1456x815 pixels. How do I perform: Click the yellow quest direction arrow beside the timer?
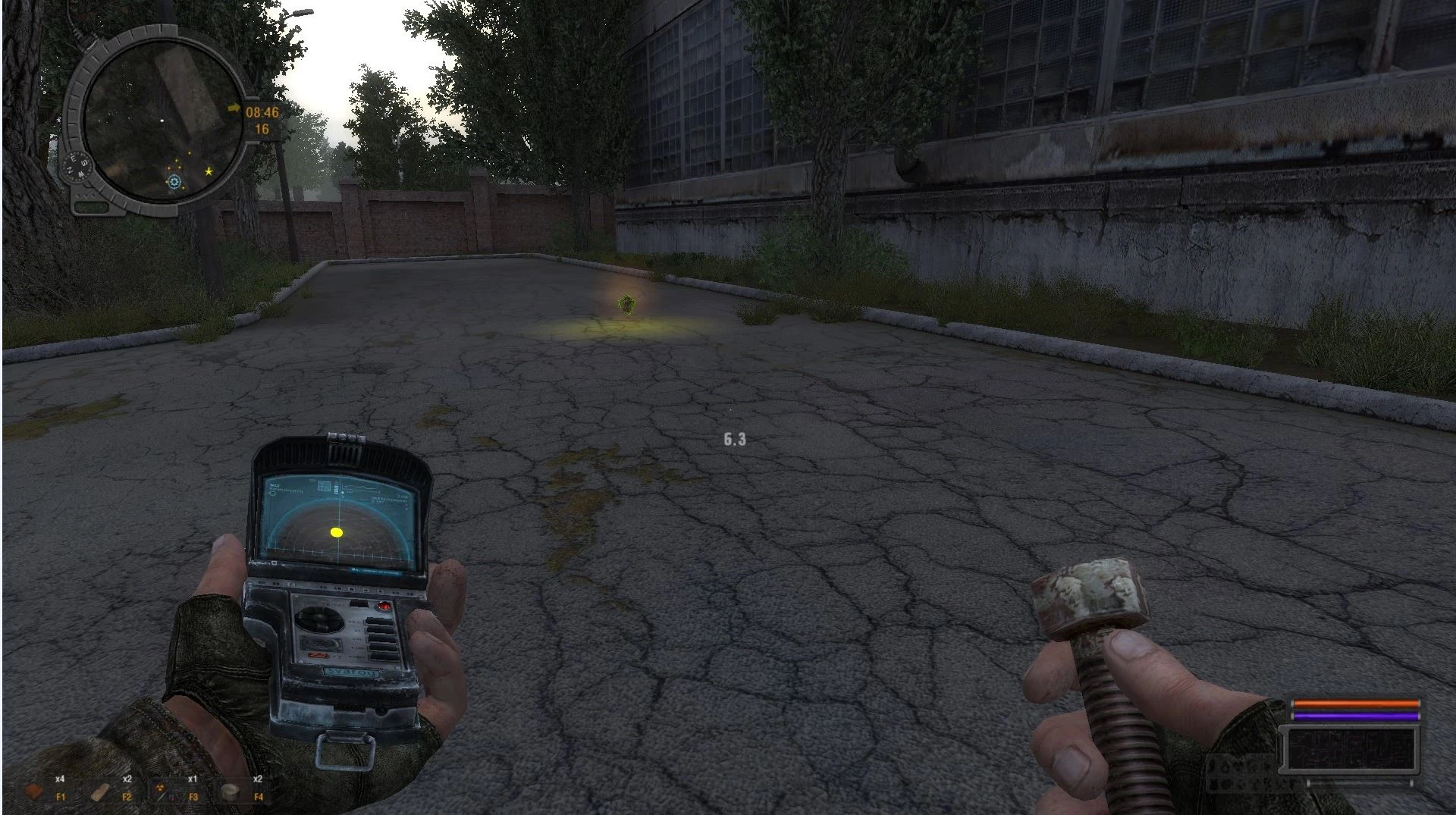234,108
